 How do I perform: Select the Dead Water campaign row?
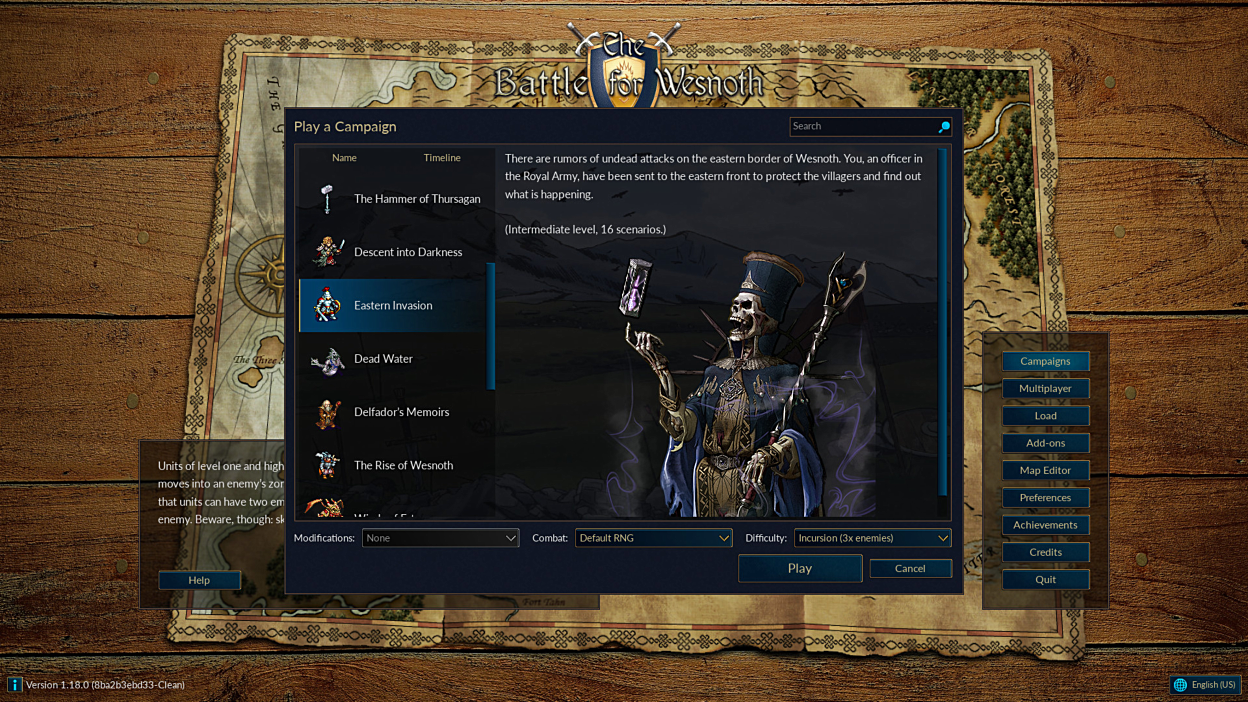tap(396, 359)
